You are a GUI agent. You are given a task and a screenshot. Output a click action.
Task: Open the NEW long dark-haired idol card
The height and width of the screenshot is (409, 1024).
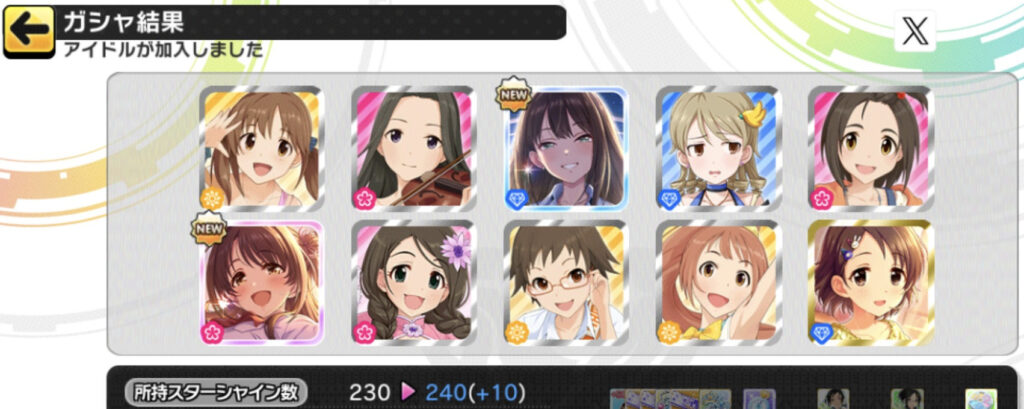(x=565, y=147)
